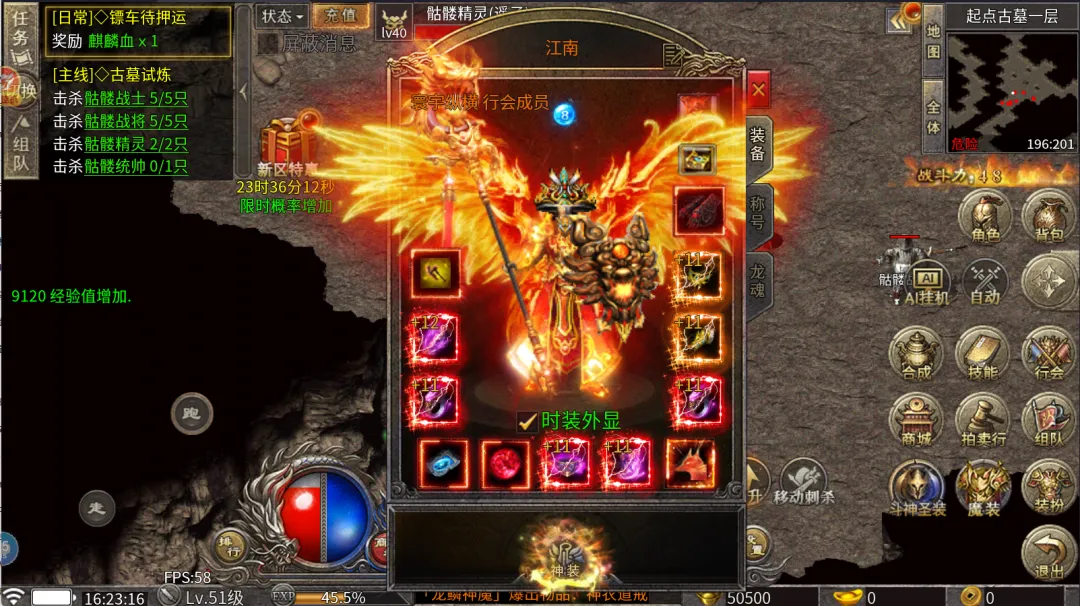Select the blue gem equipment slot

coord(443,463)
